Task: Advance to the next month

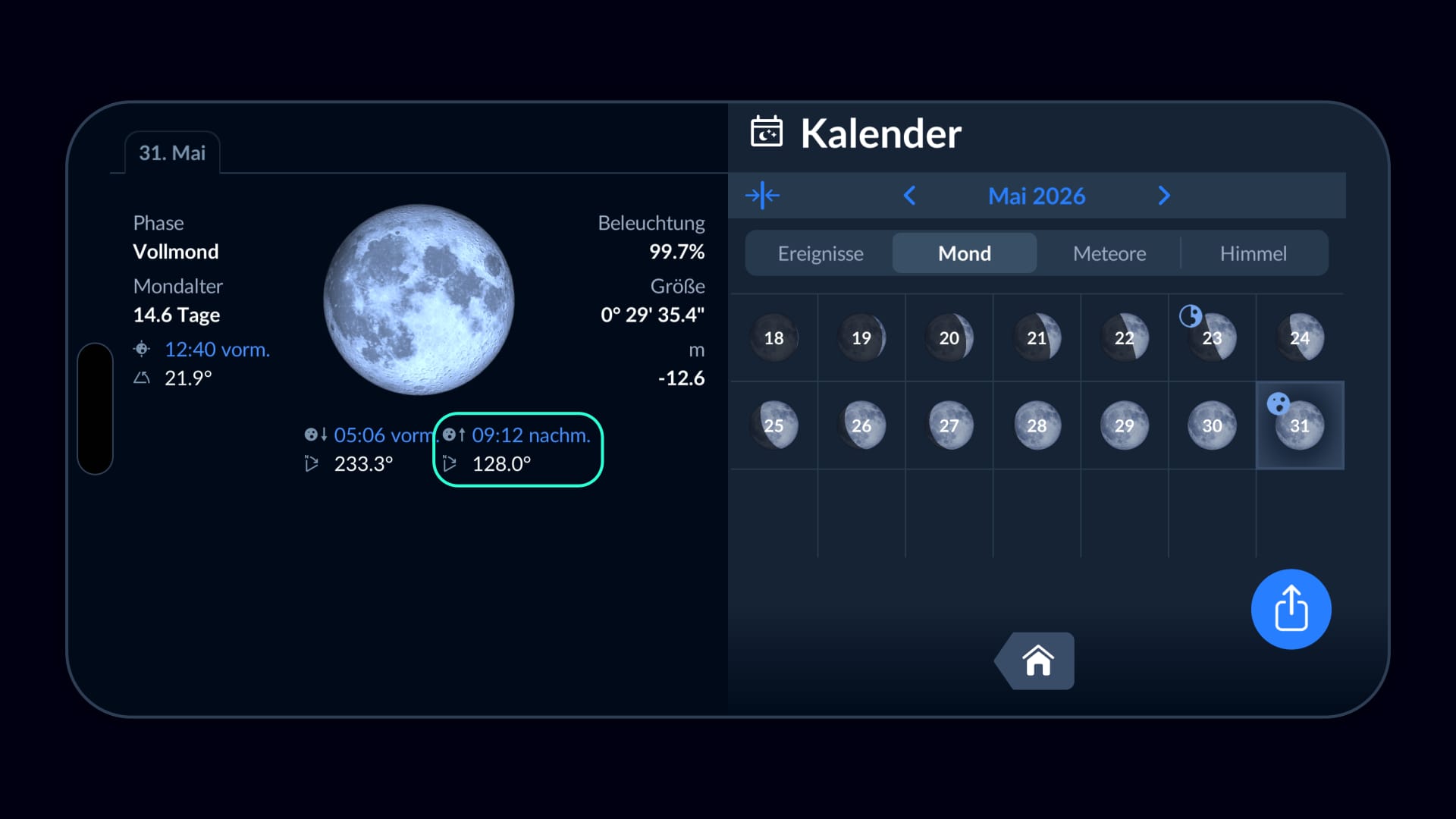Action: pyautogui.click(x=1164, y=196)
